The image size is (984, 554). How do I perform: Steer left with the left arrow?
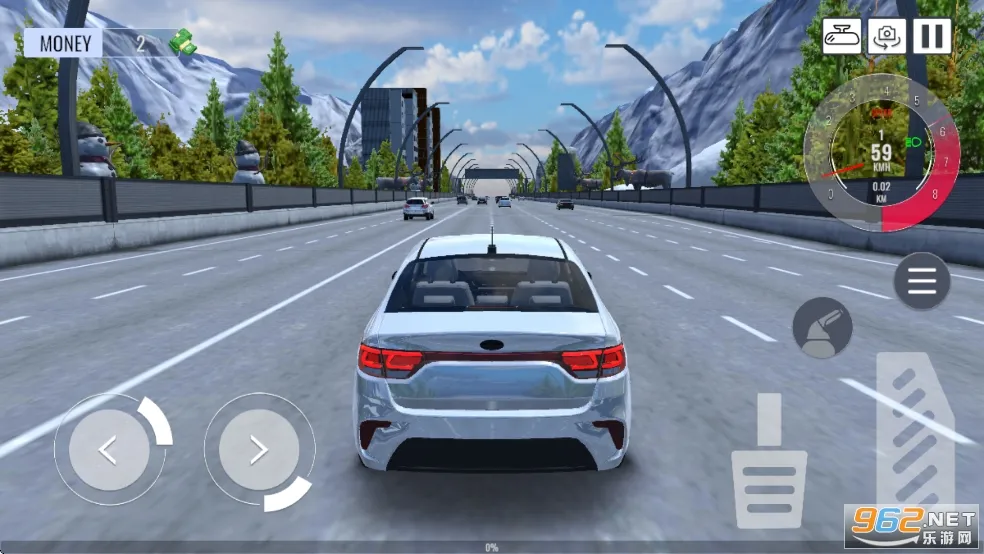pos(108,450)
